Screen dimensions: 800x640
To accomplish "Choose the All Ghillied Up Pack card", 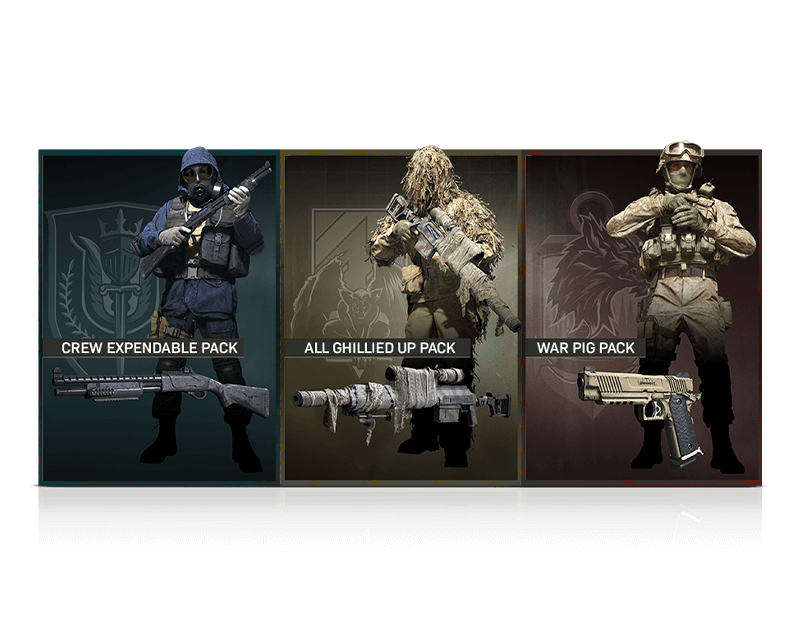I will (x=401, y=316).
